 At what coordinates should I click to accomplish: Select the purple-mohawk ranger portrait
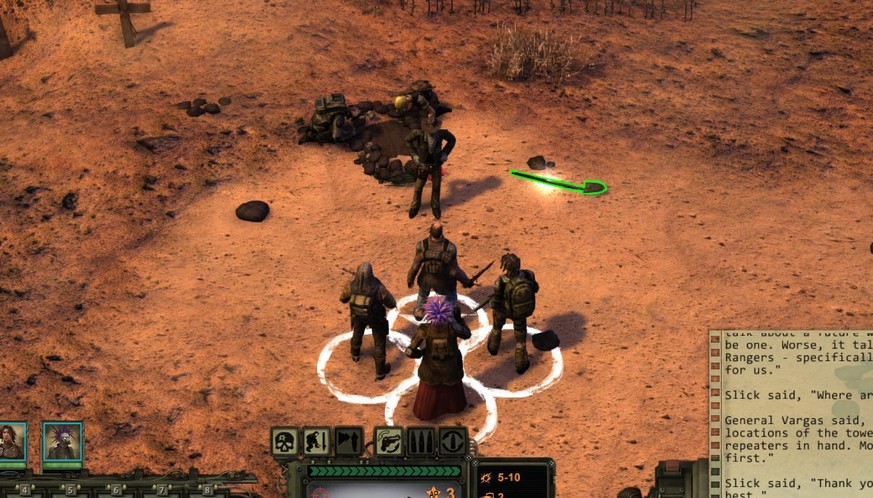tap(62, 442)
